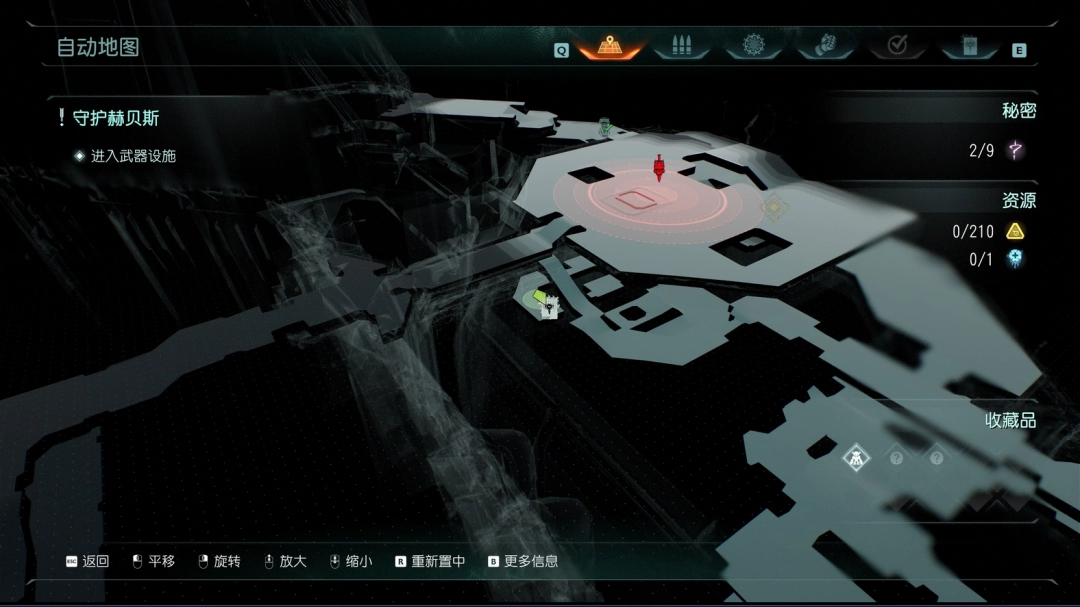
Task: Select the red player marker on the map
Action: pos(659,168)
